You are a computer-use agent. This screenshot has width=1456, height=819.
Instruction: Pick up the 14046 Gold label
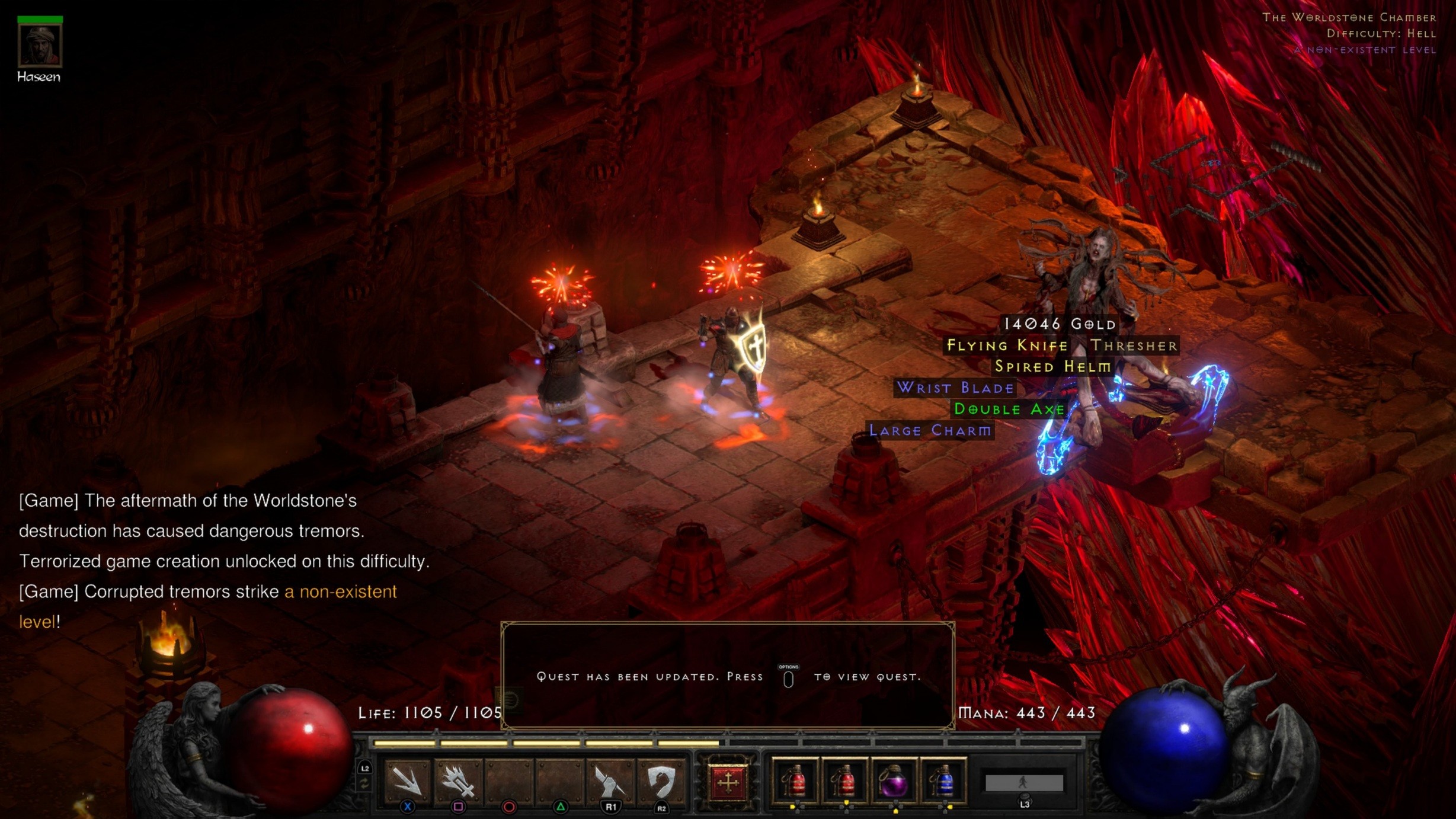pos(1060,324)
